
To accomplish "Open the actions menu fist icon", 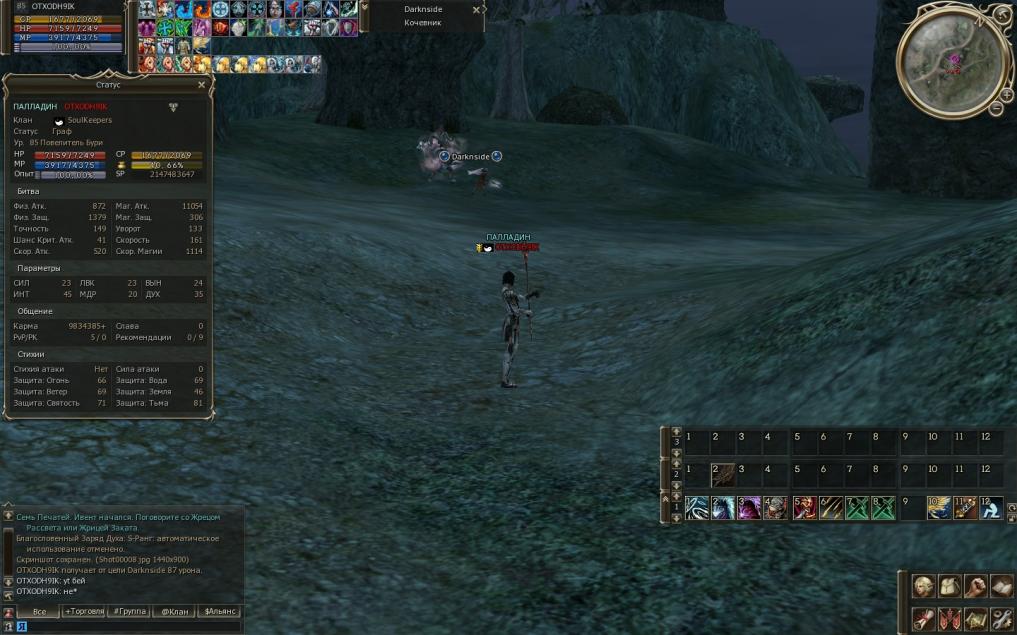I will (975, 586).
